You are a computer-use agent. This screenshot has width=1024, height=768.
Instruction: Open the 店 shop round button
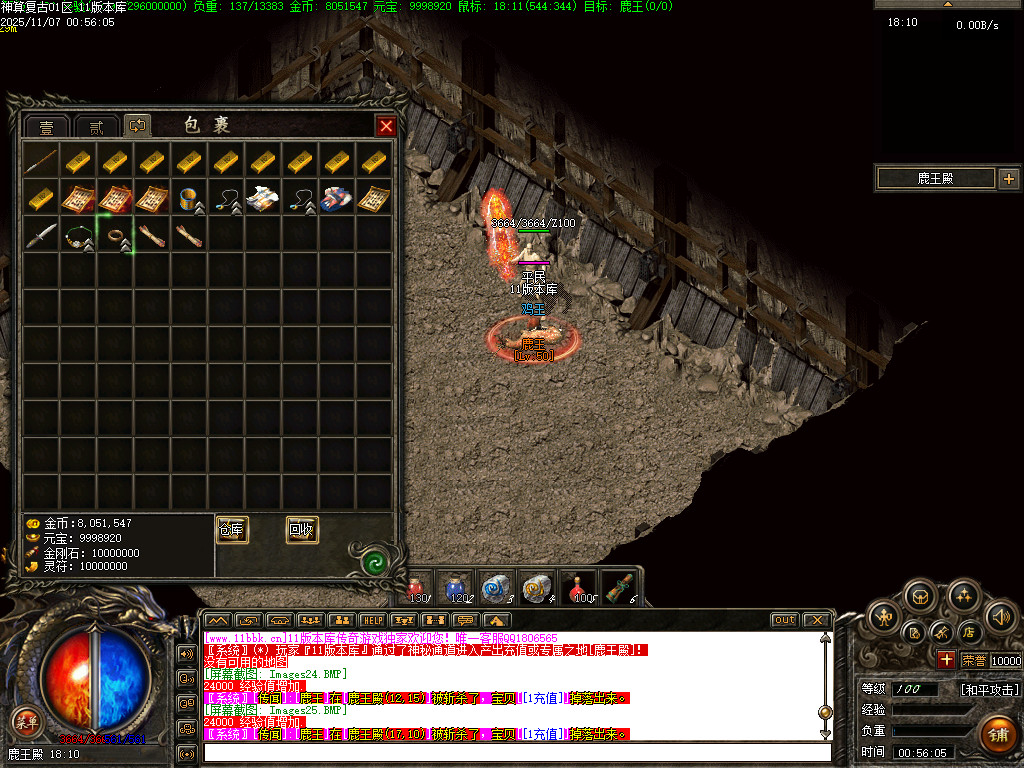point(968,632)
